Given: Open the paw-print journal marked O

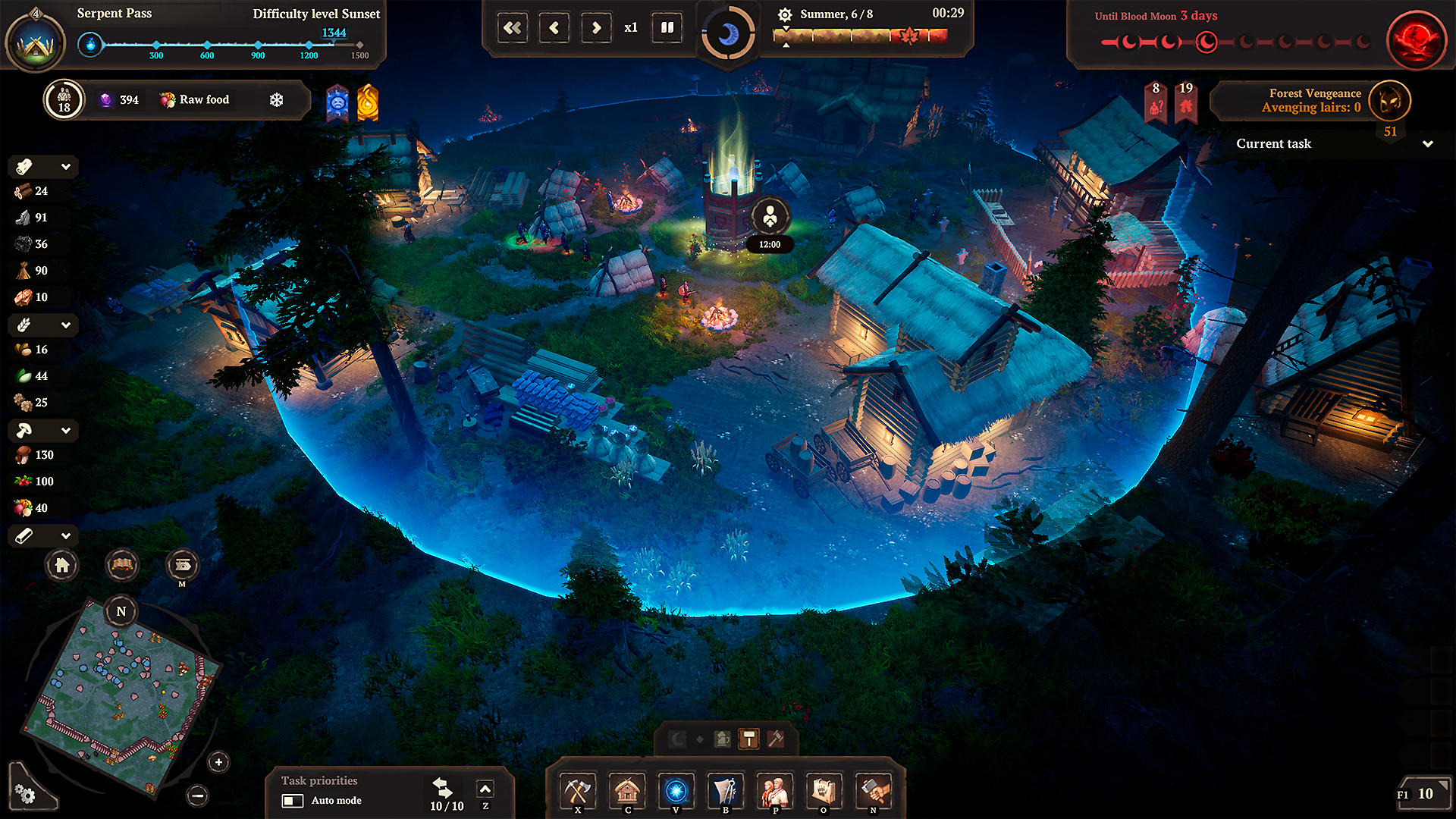Looking at the screenshot, I should tap(824, 791).
